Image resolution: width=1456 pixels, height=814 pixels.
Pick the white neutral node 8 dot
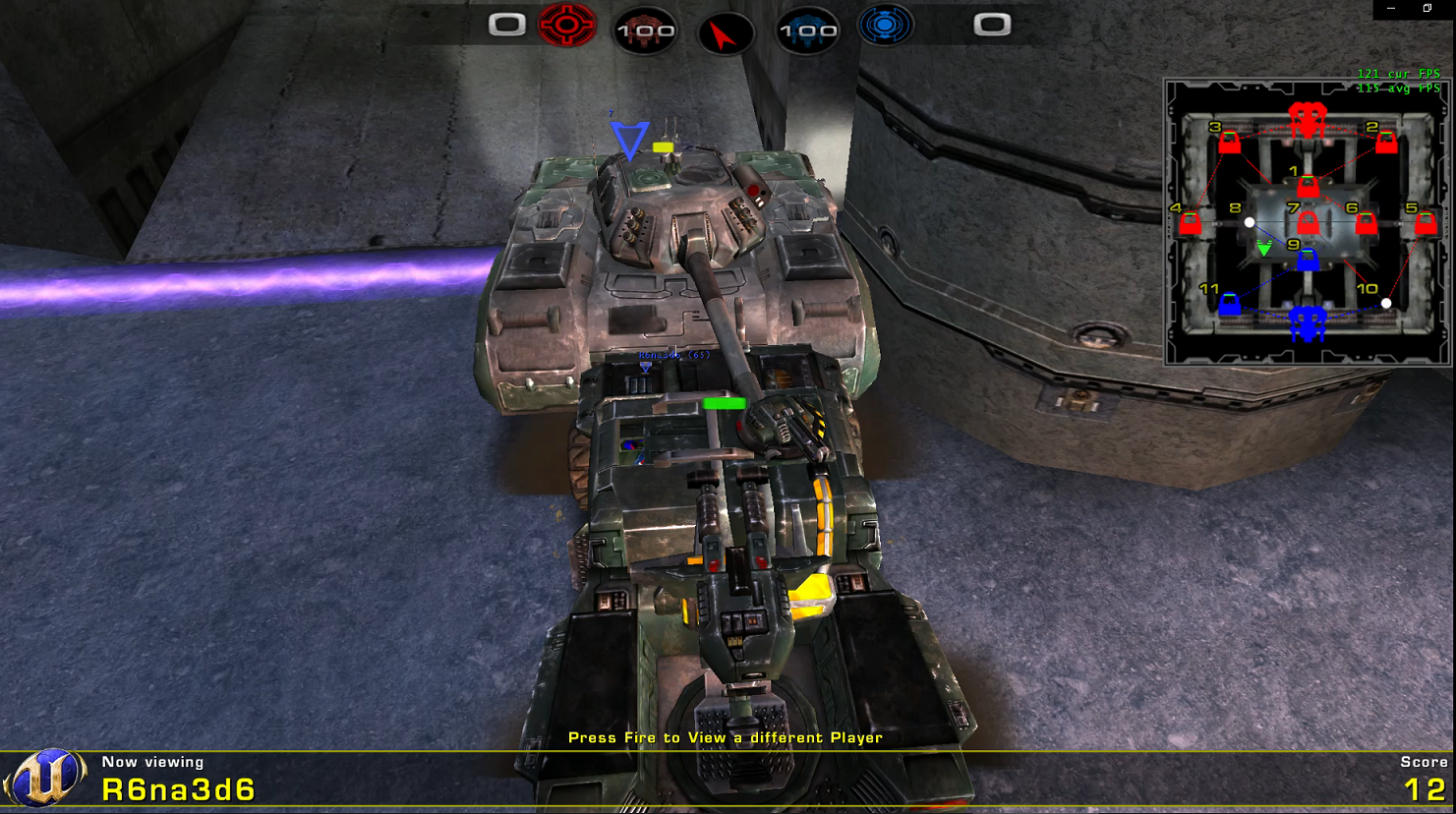(x=1250, y=223)
